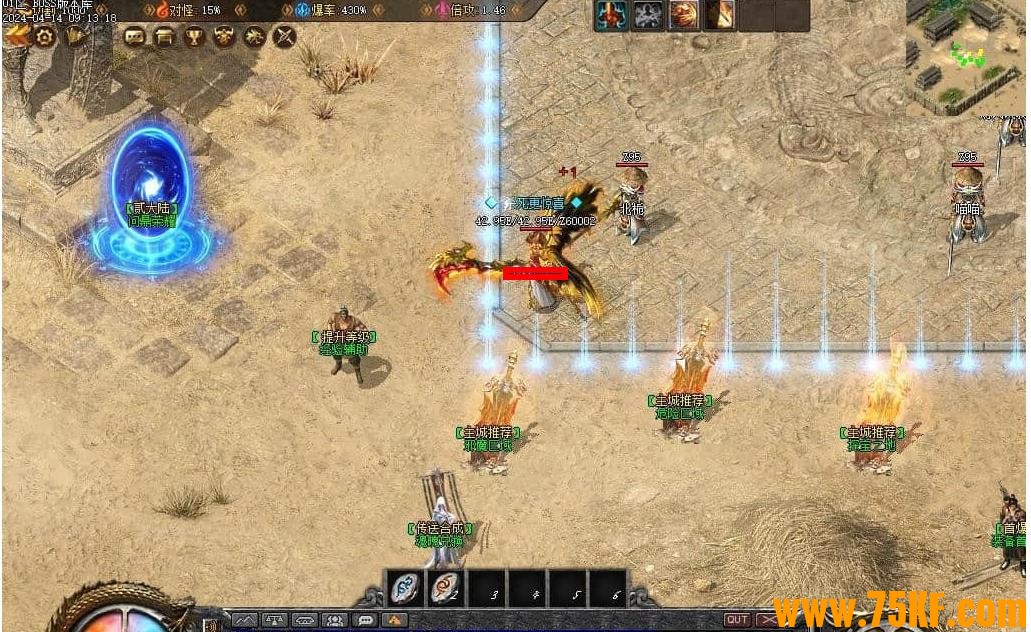The width and height of the screenshot is (1031, 632).
Task: Click the orange warning triangle button
Action: [x=396, y=620]
